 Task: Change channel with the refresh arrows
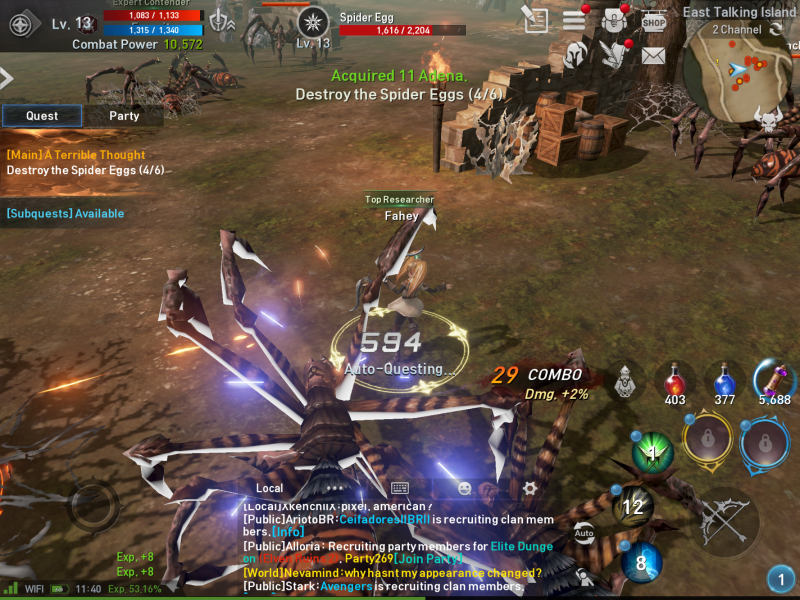[776, 30]
